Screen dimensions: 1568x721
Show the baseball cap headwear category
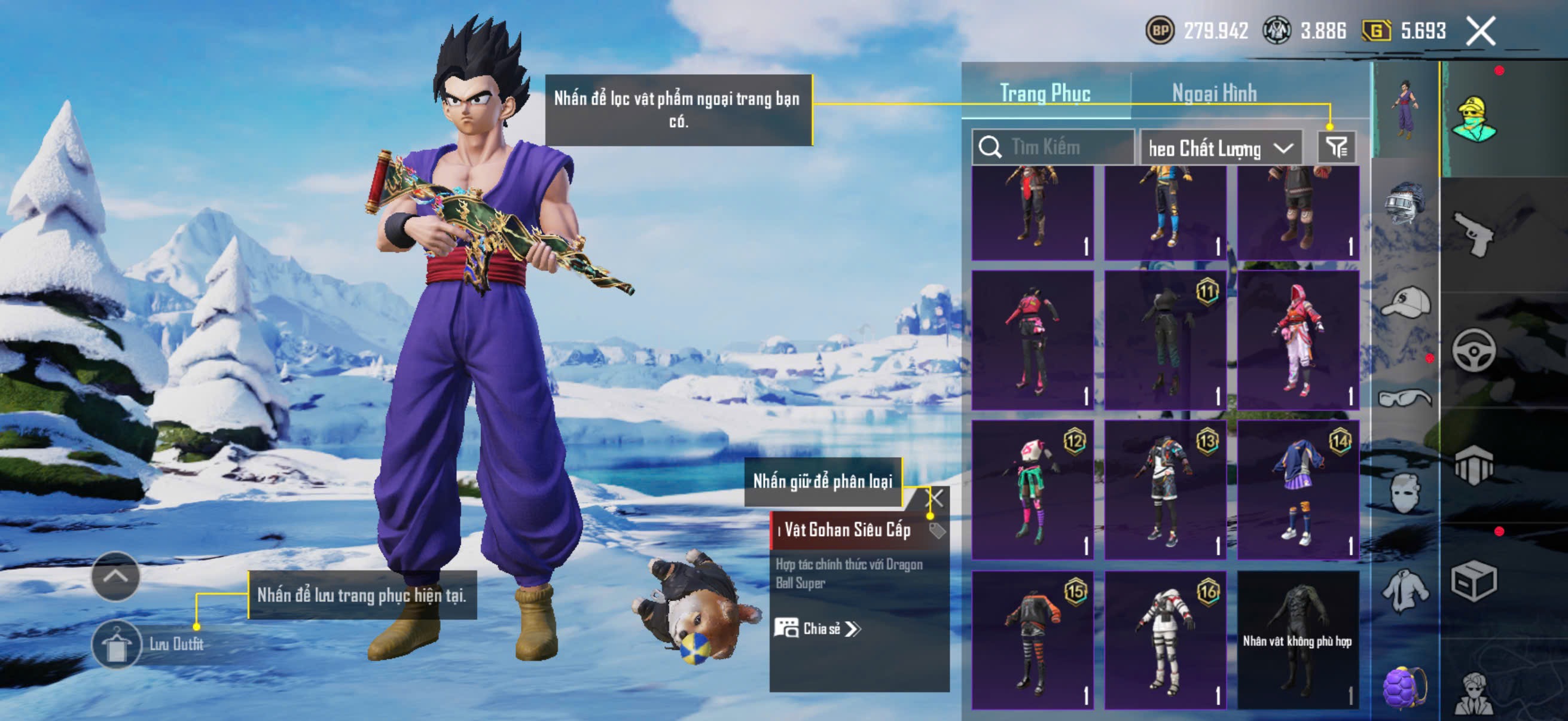(x=1405, y=303)
